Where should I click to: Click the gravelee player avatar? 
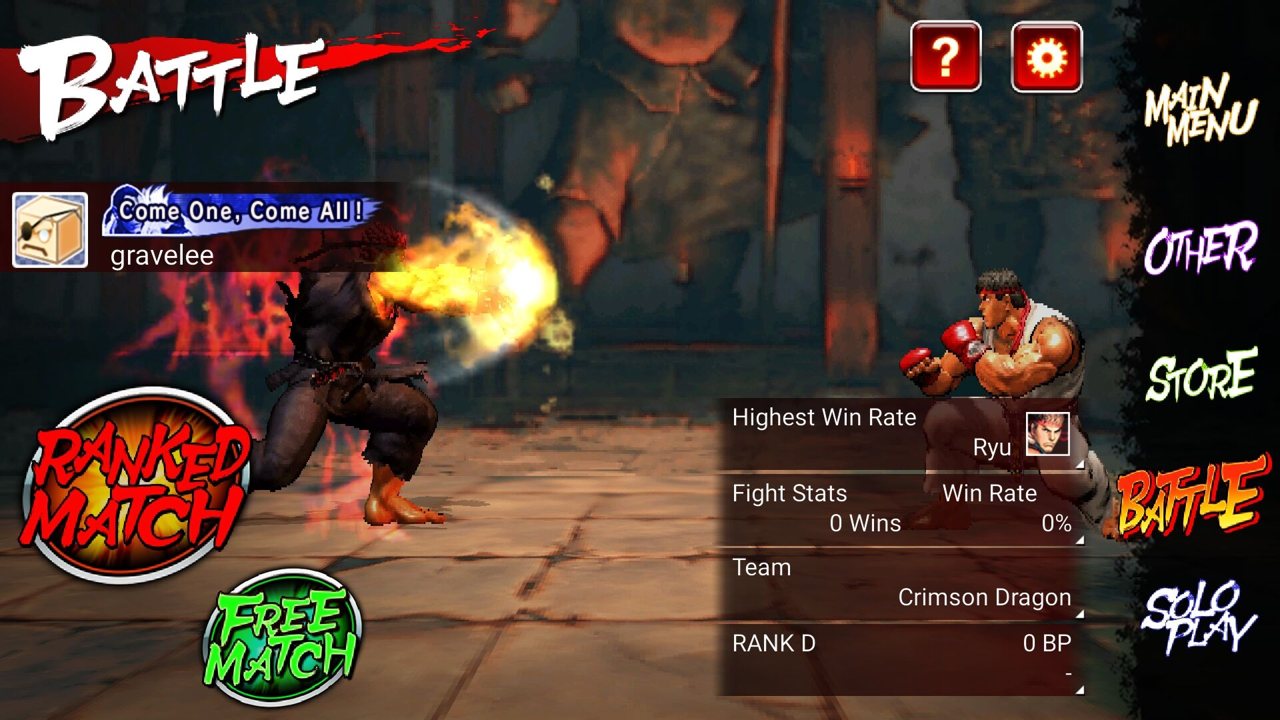[x=50, y=231]
